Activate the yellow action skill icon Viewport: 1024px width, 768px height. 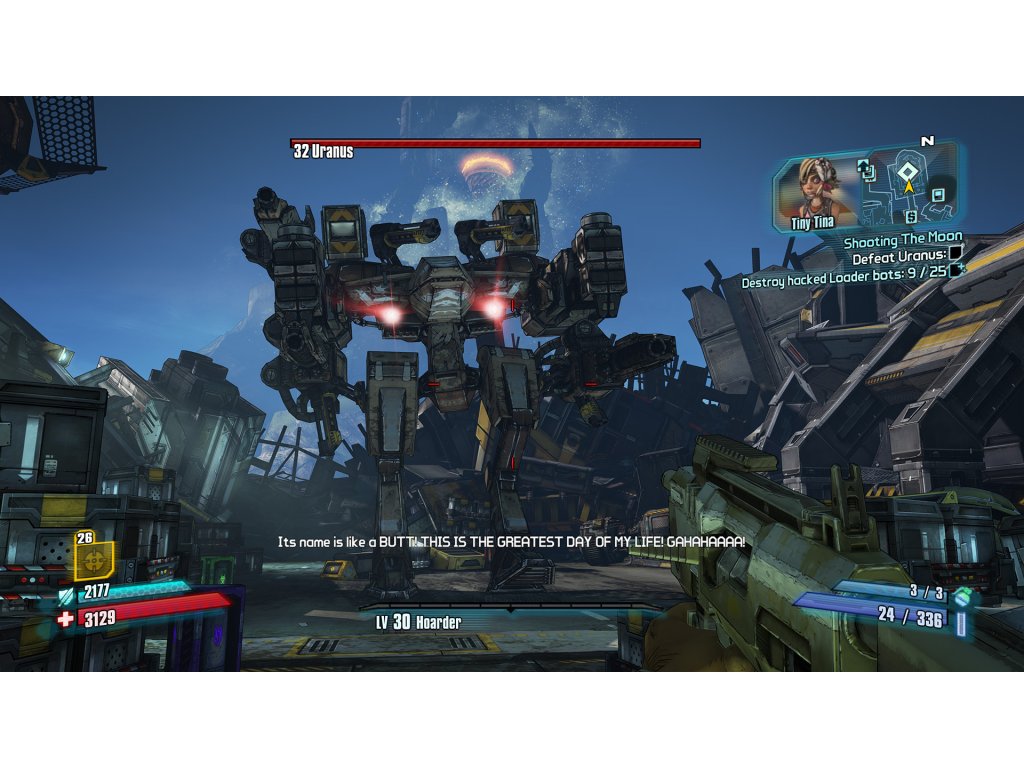pyautogui.click(x=94, y=561)
